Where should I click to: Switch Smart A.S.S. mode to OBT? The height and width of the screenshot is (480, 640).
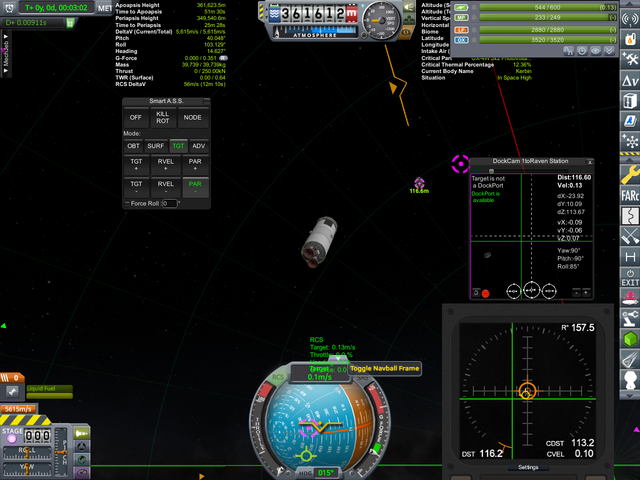click(134, 146)
